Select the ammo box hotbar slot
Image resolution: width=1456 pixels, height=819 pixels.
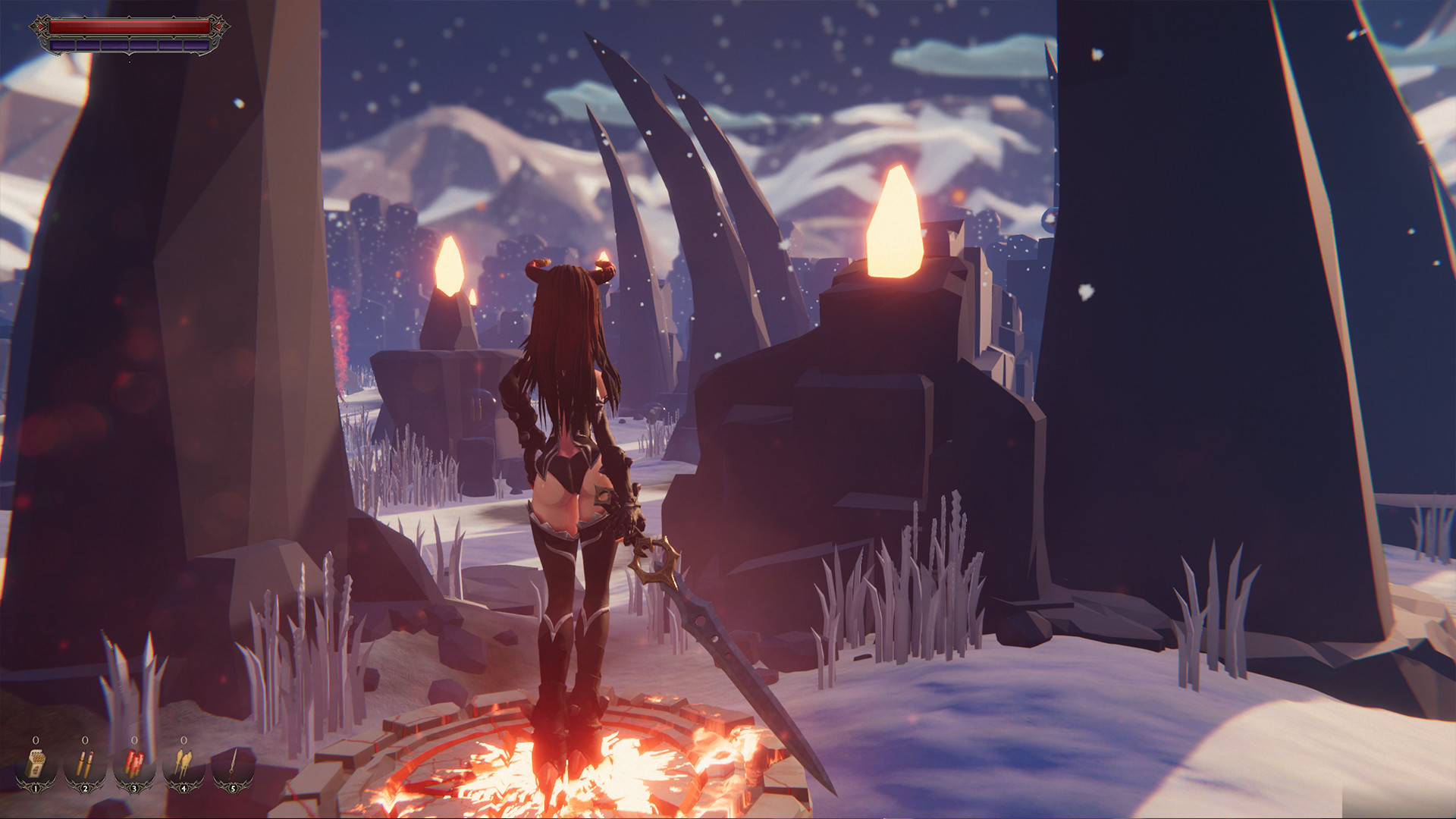36,764
